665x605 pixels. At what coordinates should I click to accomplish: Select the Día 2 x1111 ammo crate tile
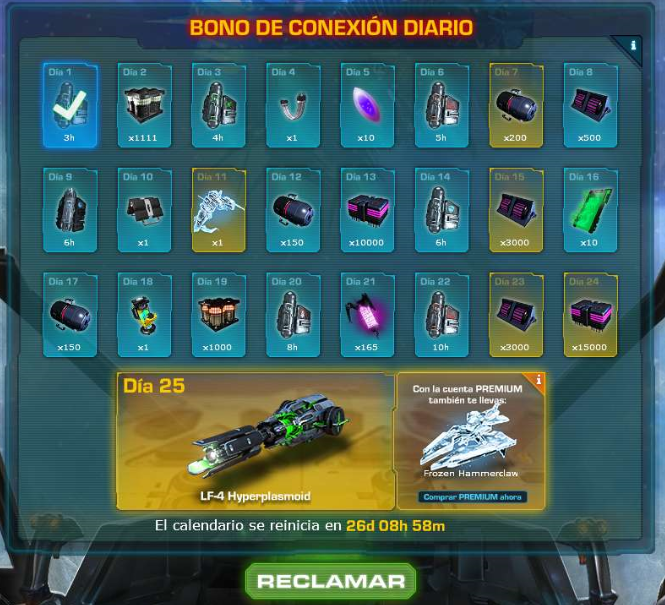[144, 105]
